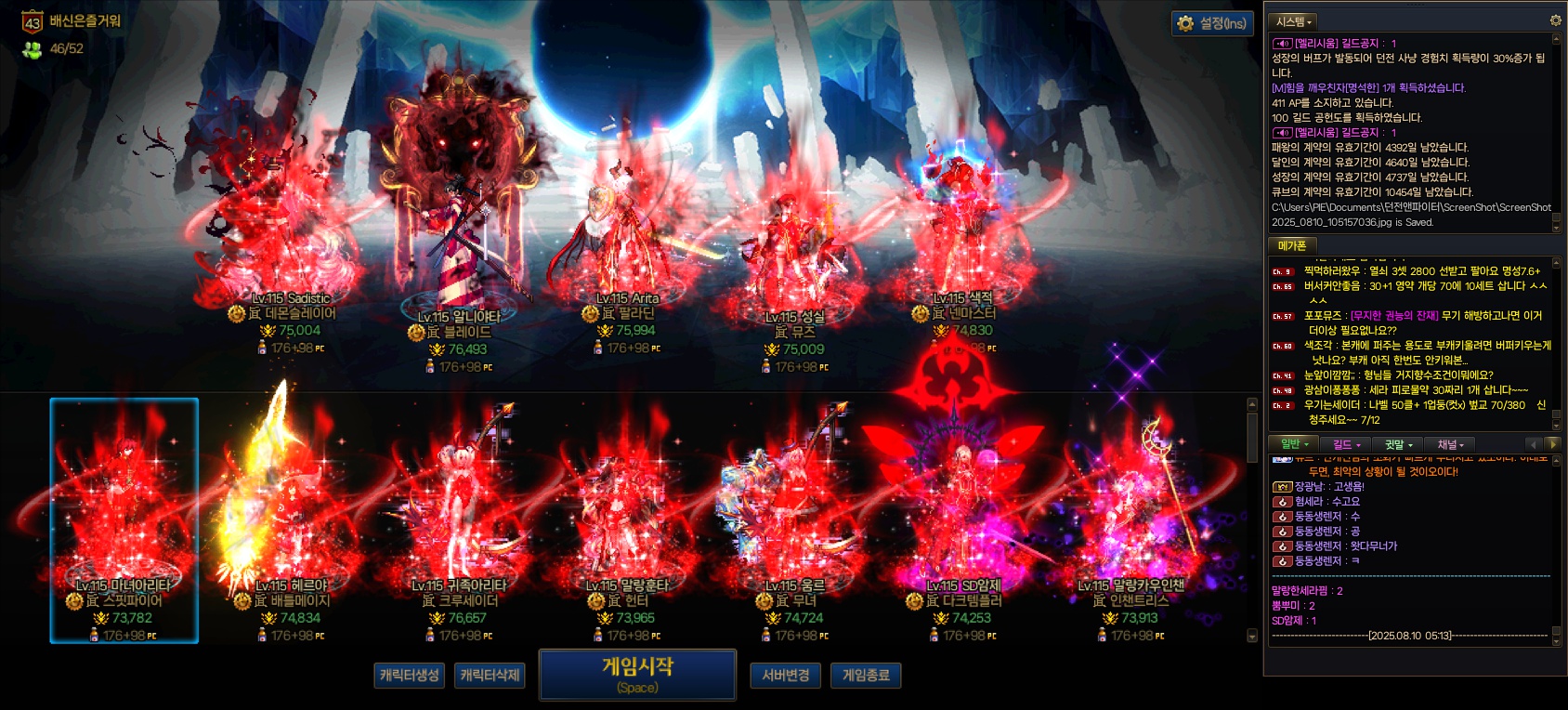Click the chat panel gear icon
The width and height of the screenshot is (1568, 710).
point(1556,20)
